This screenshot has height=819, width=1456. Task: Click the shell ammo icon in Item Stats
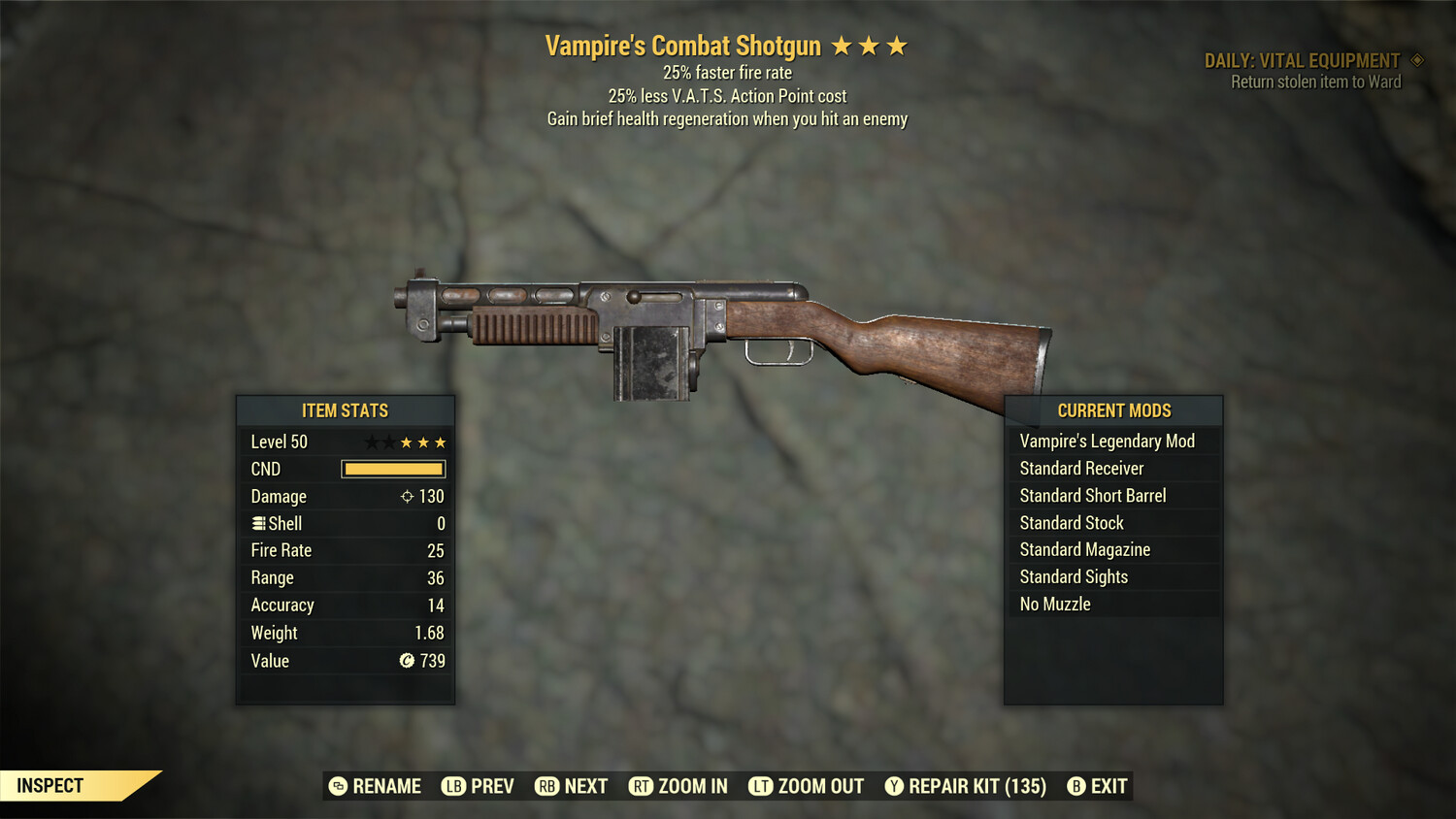258,523
